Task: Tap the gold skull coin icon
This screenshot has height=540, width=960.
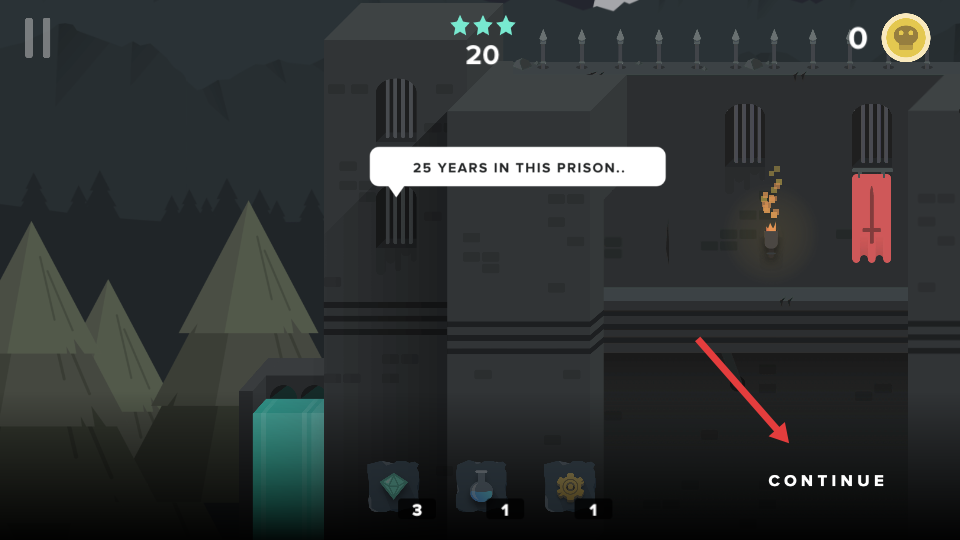Action: click(905, 38)
